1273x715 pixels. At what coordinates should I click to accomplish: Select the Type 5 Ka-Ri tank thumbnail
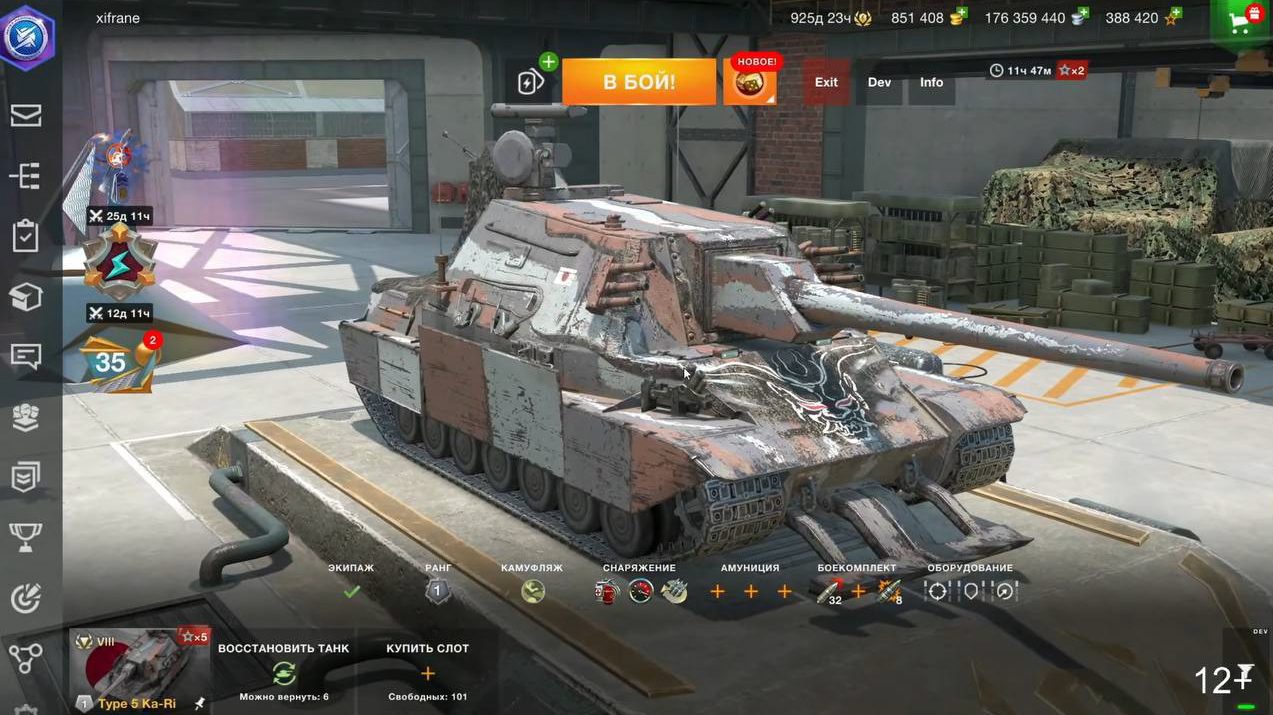click(140, 669)
